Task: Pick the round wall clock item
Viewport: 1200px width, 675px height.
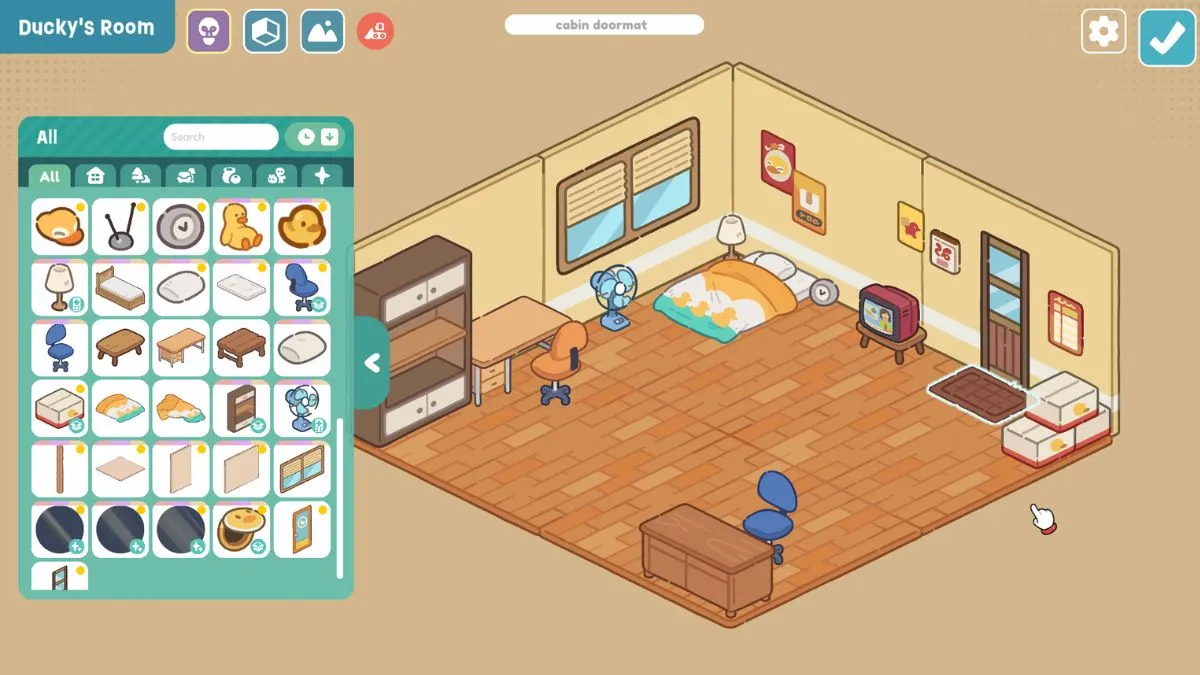Action: (180, 226)
